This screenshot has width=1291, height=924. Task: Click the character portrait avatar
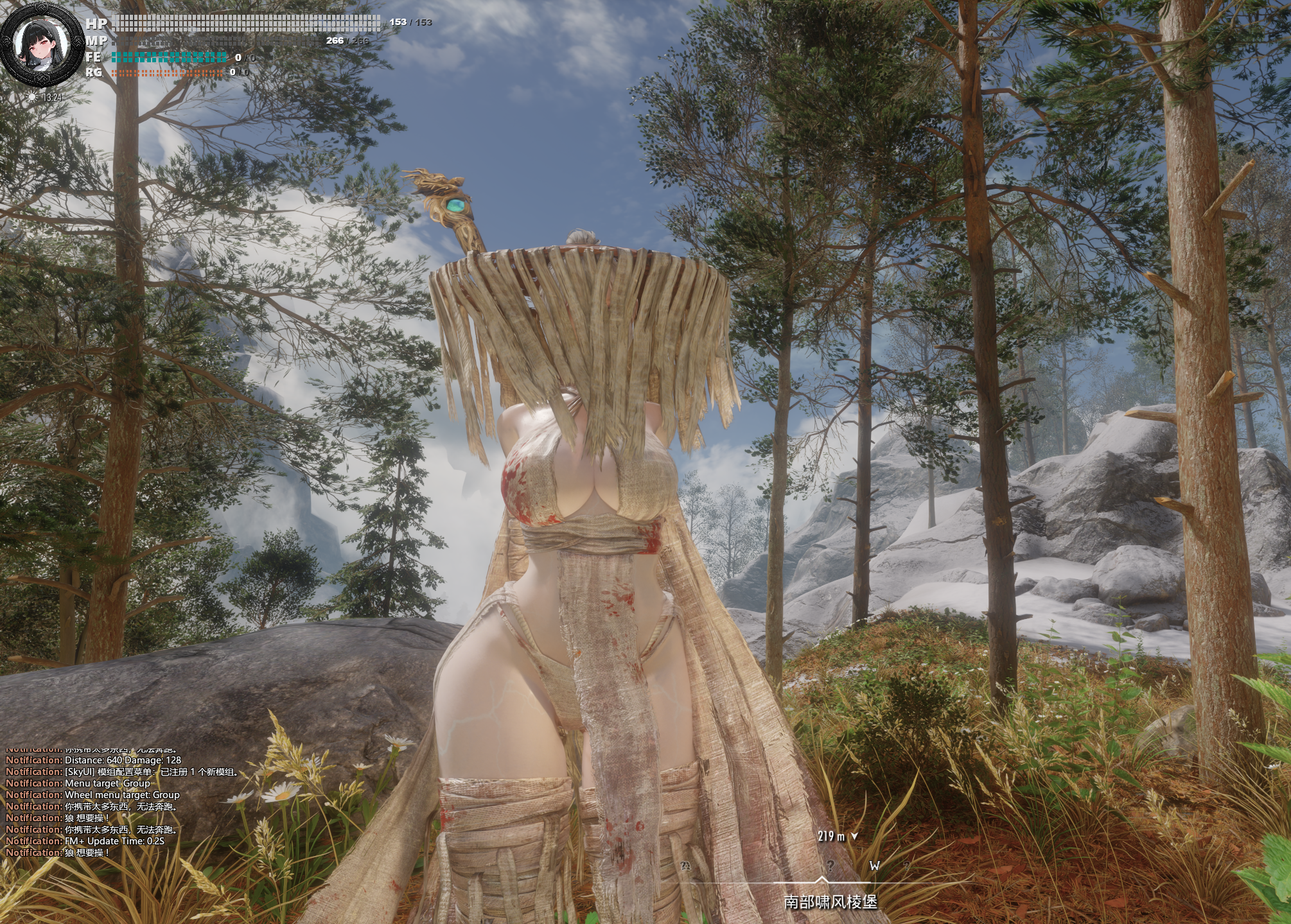41,49
